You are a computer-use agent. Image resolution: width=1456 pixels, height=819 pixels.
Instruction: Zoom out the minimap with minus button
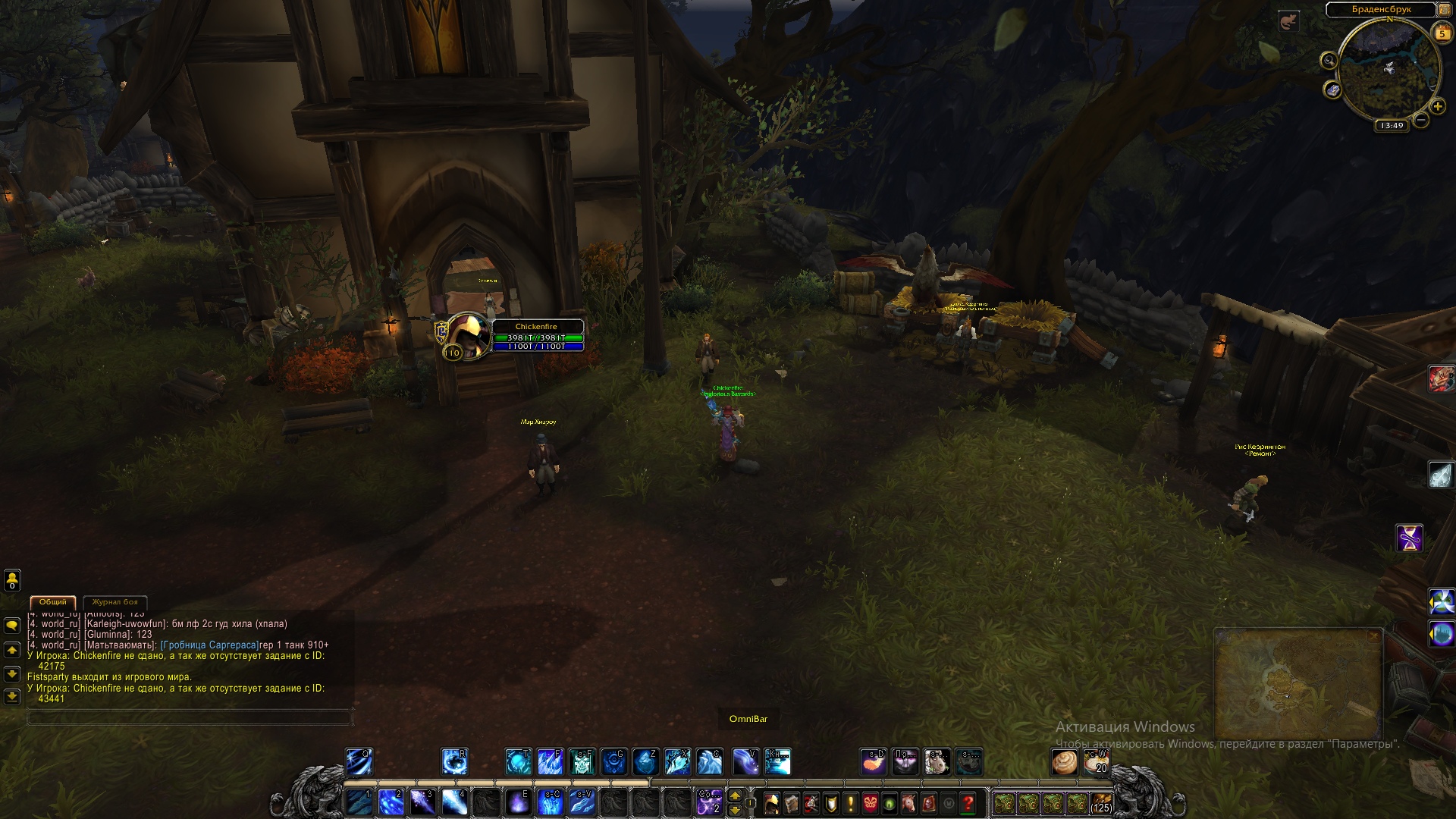1421,120
